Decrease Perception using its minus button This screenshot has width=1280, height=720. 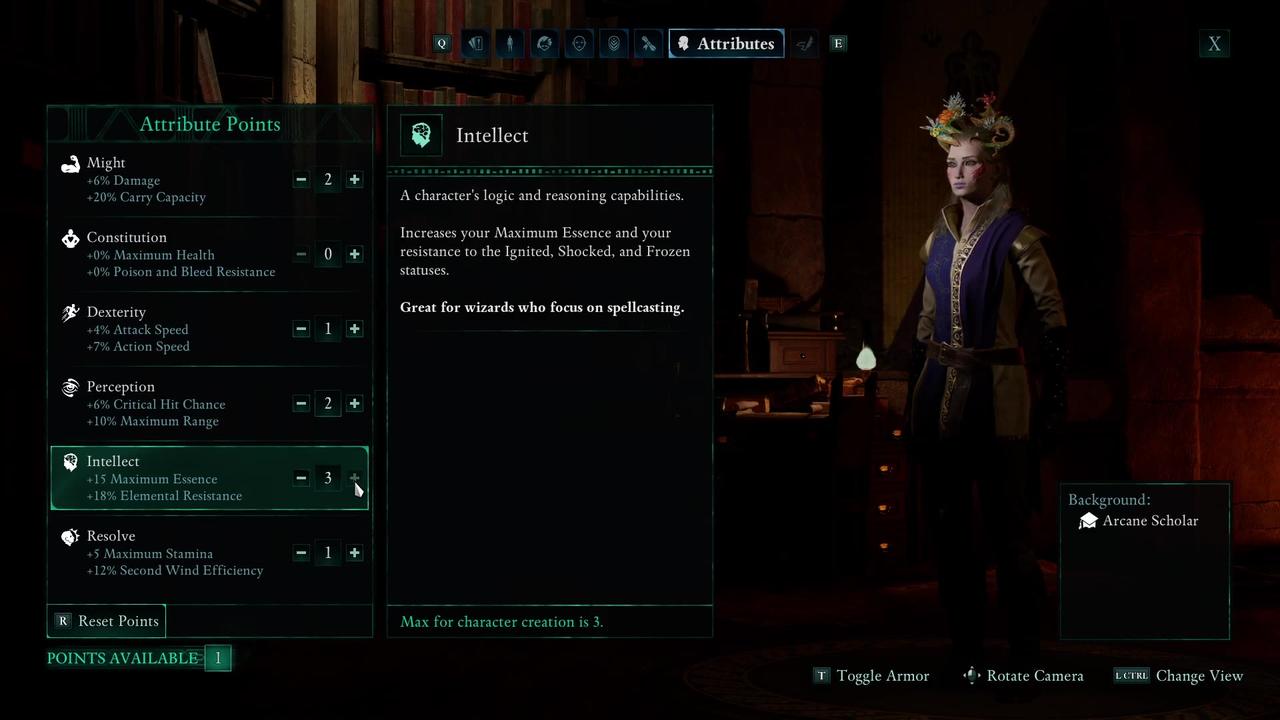(301, 404)
